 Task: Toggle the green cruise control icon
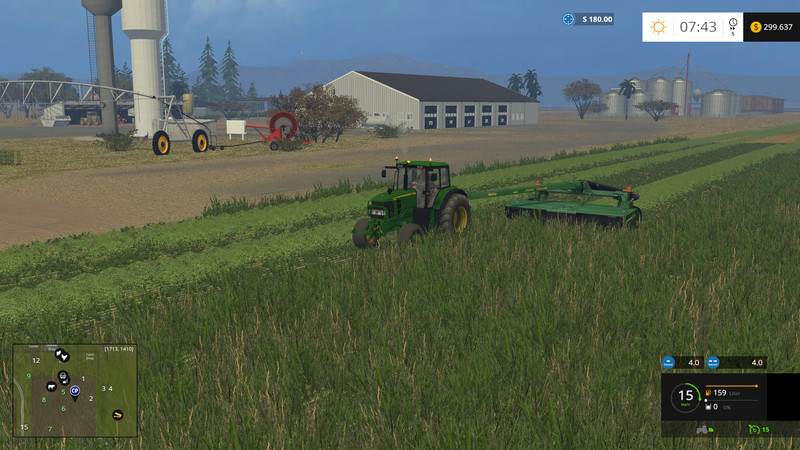tap(753, 429)
